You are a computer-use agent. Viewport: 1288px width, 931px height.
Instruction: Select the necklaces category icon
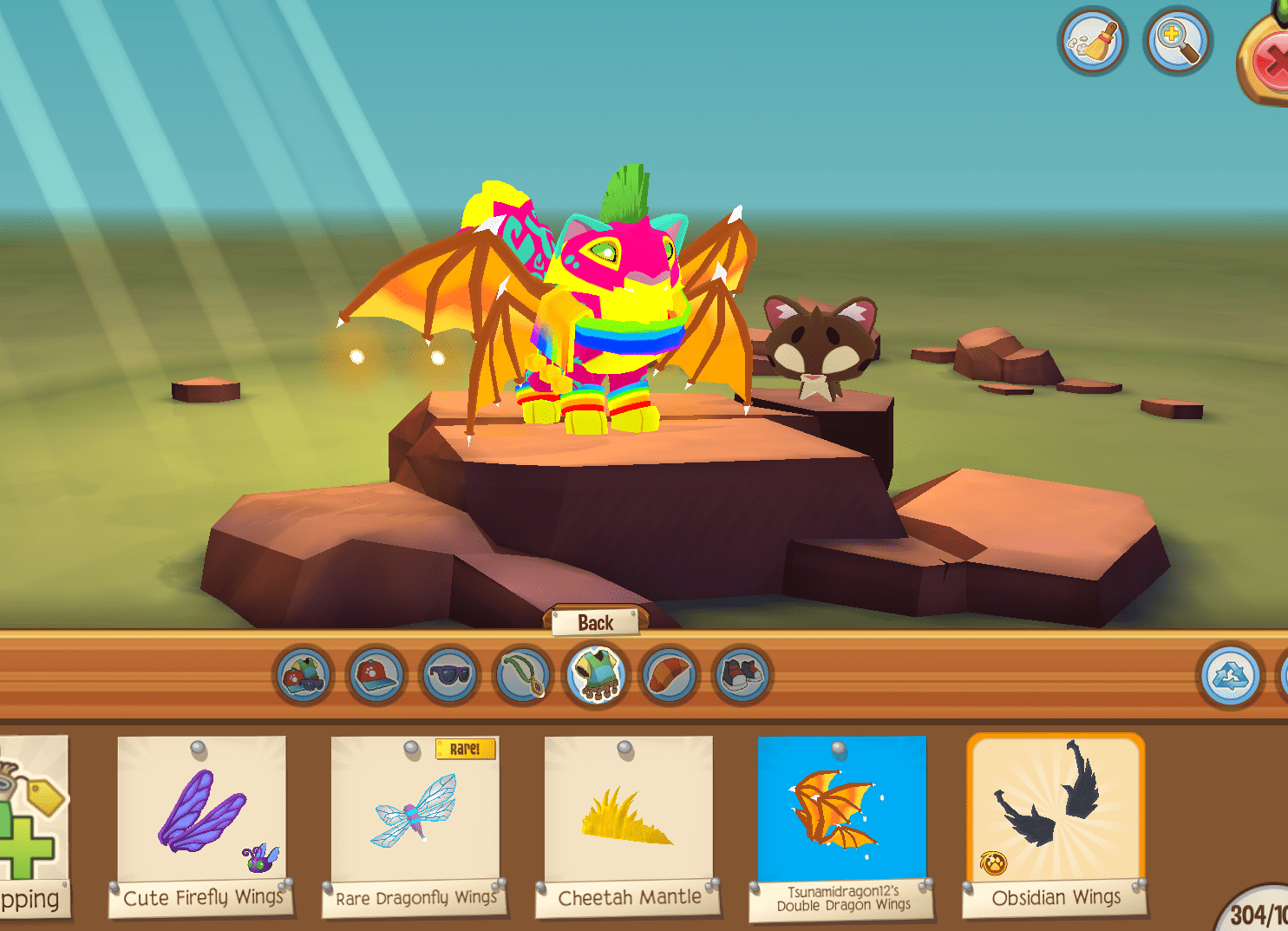(522, 677)
